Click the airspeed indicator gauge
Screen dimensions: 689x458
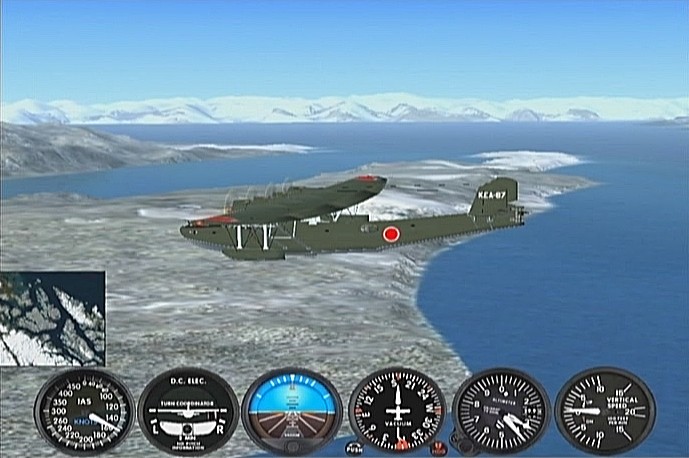84,412
